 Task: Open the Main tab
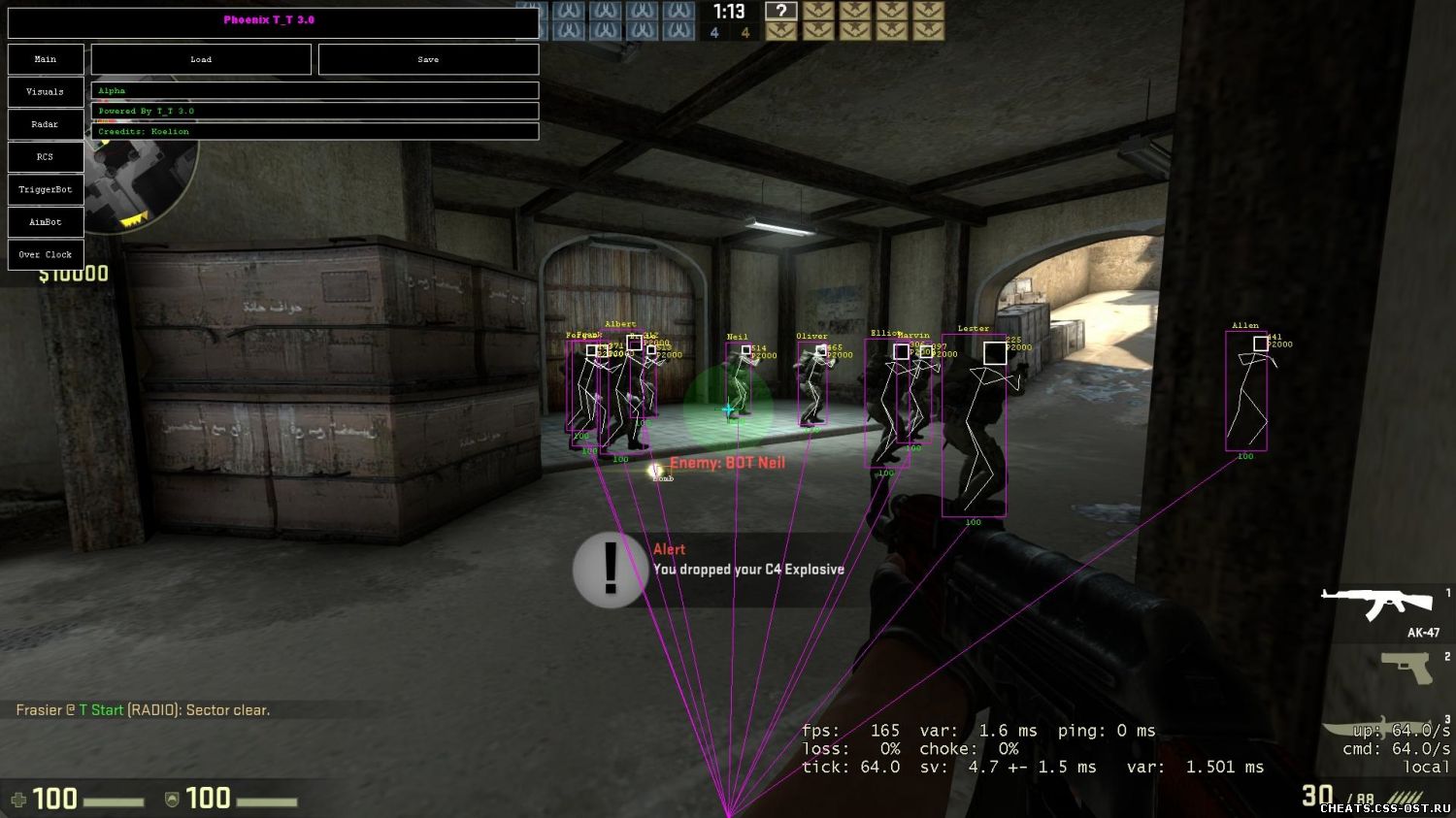click(46, 59)
